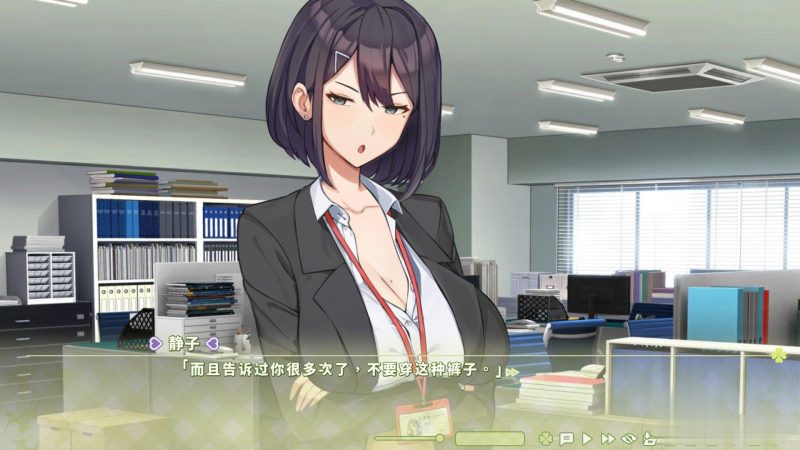Open the backlog via speech bubble icon
The height and width of the screenshot is (450, 800).
click(566, 438)
